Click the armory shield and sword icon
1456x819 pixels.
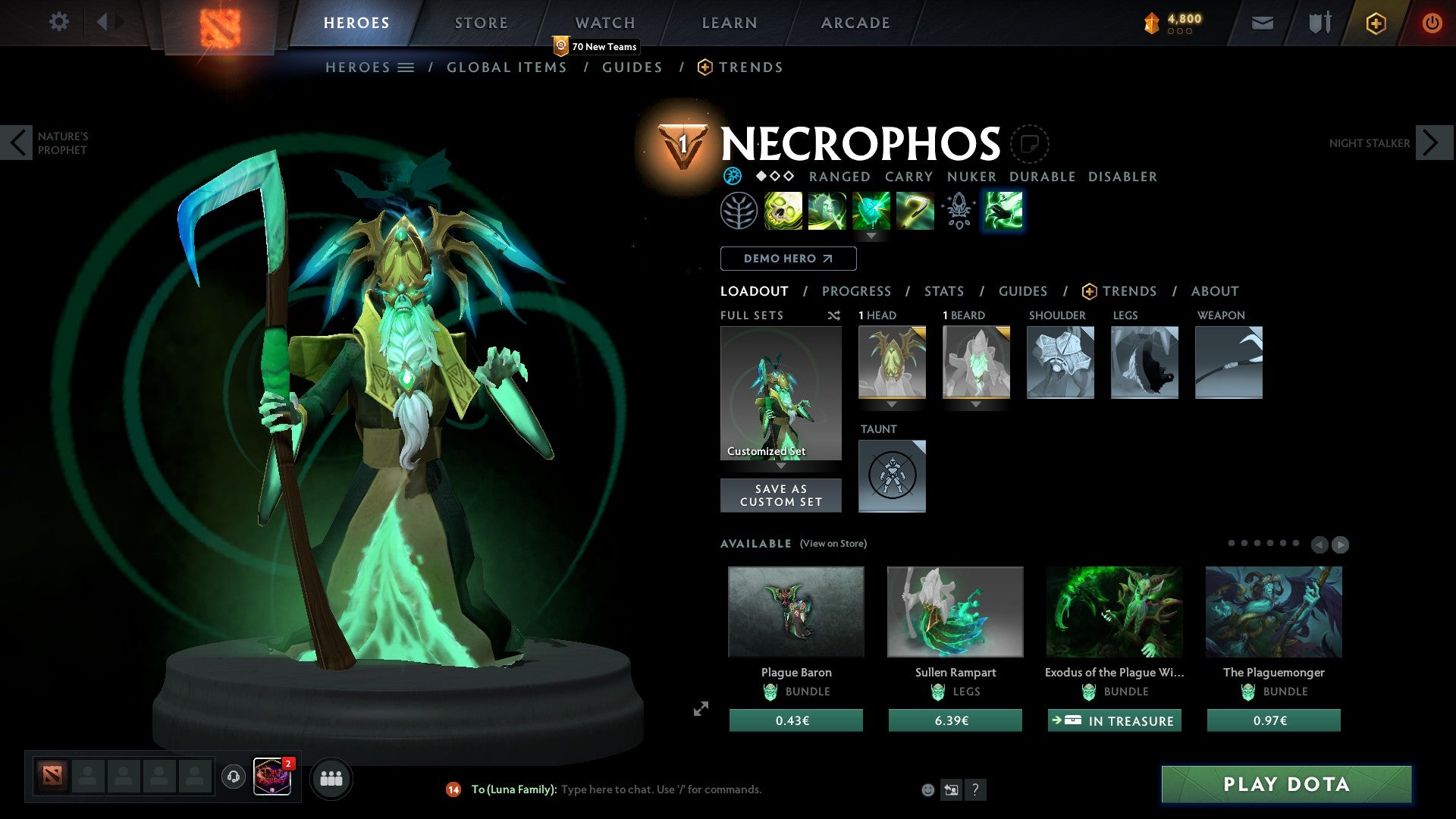[1319, 22]
